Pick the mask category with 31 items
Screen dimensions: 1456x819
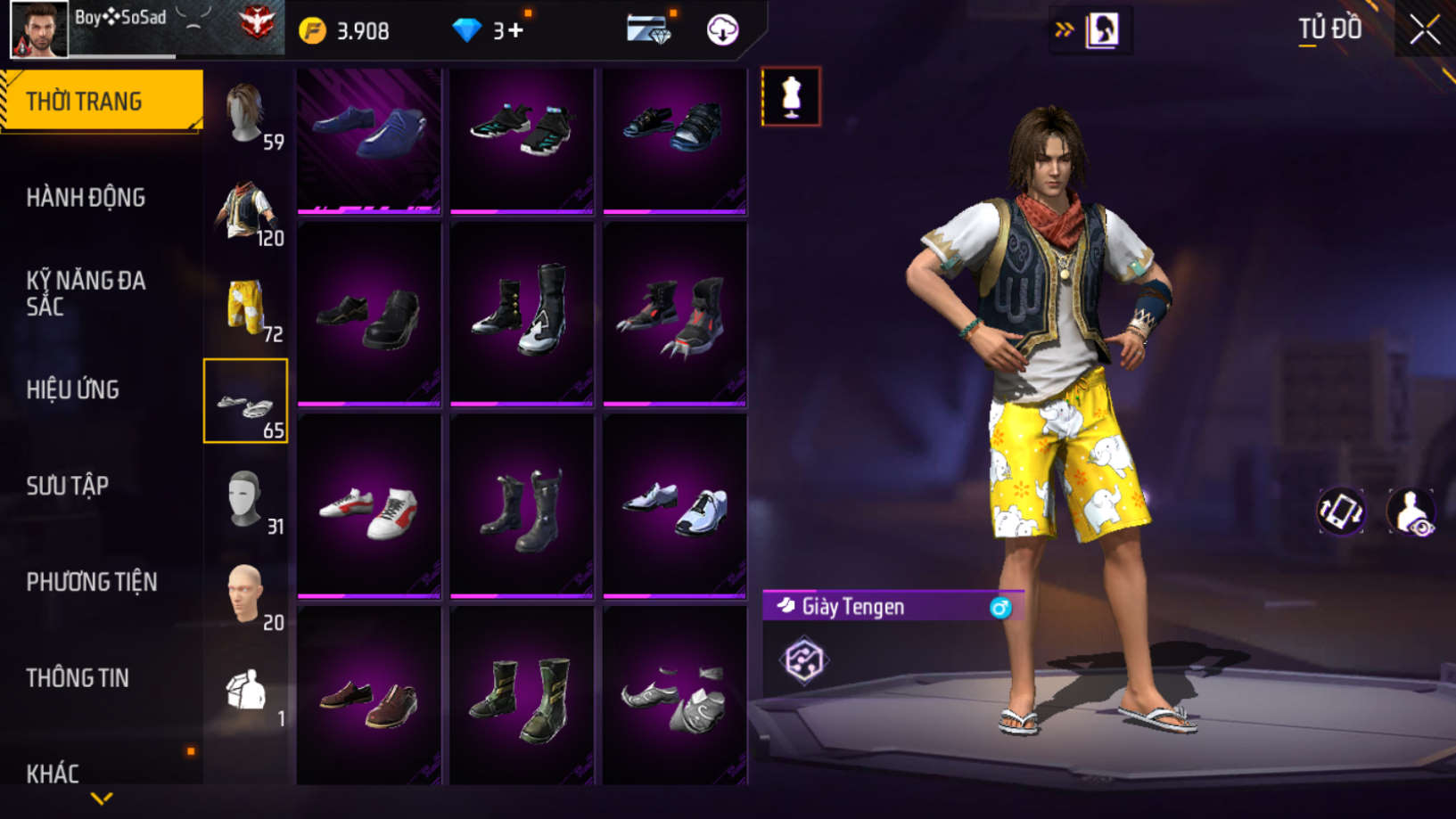[x=245, y=499]
